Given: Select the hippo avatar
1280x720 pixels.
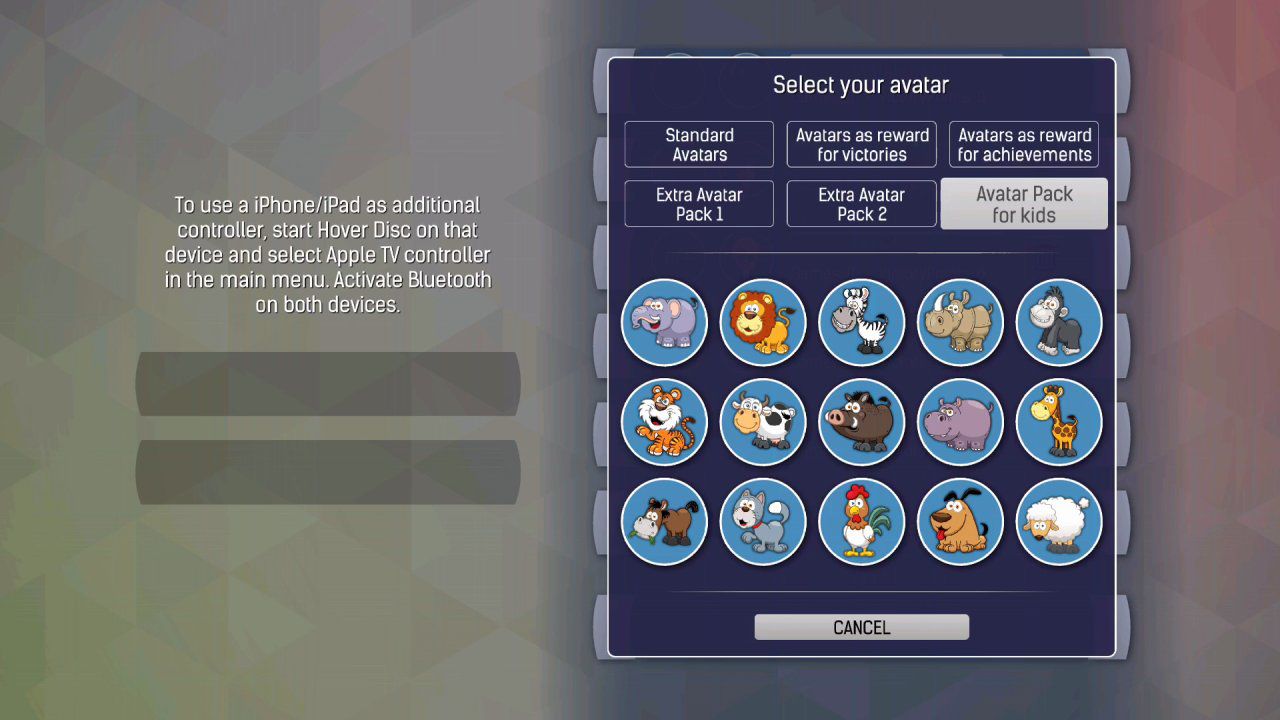Looking at the screenshot, I should tap(960, 422).
